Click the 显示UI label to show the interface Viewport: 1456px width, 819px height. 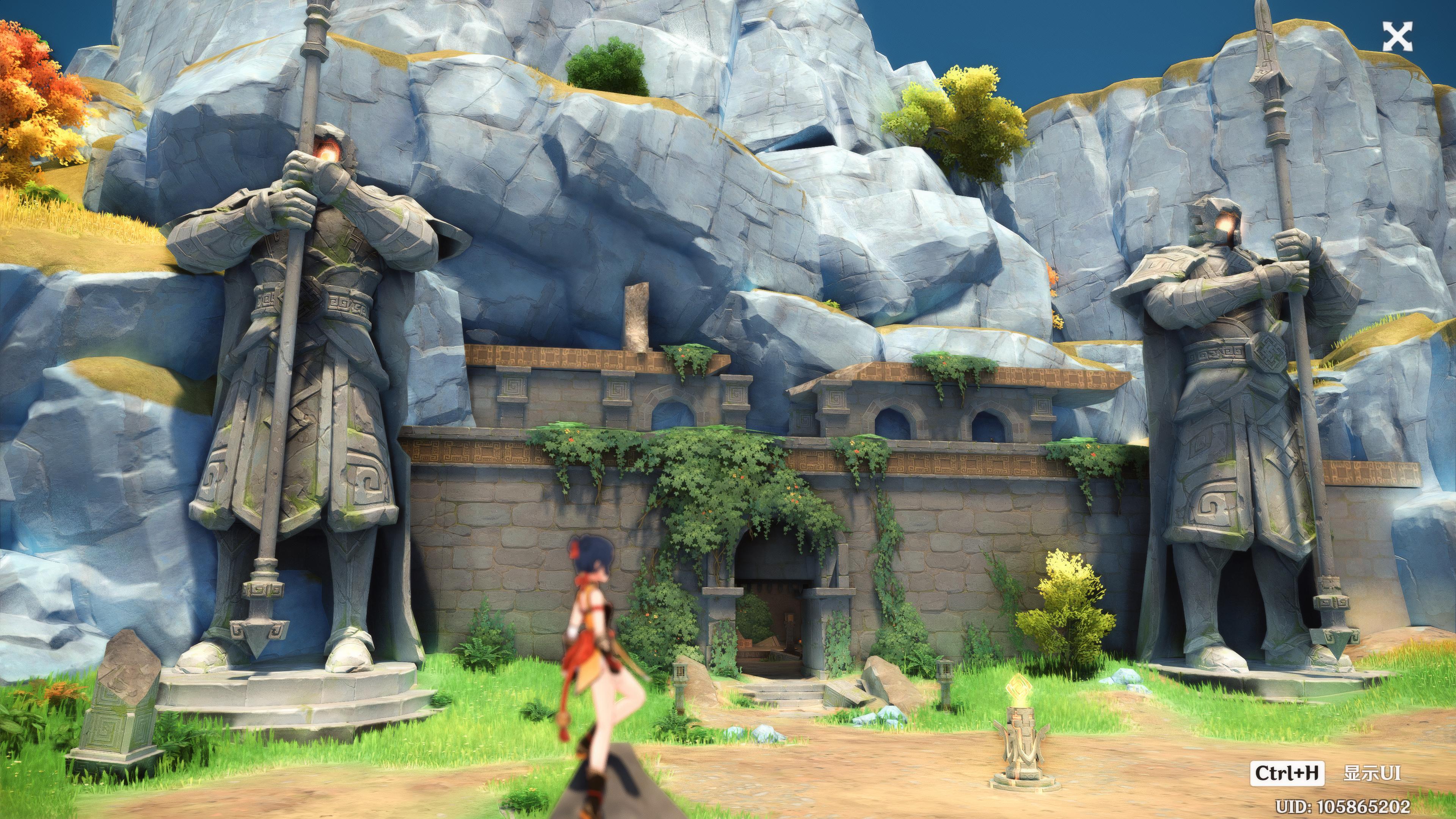point(1372,773)
